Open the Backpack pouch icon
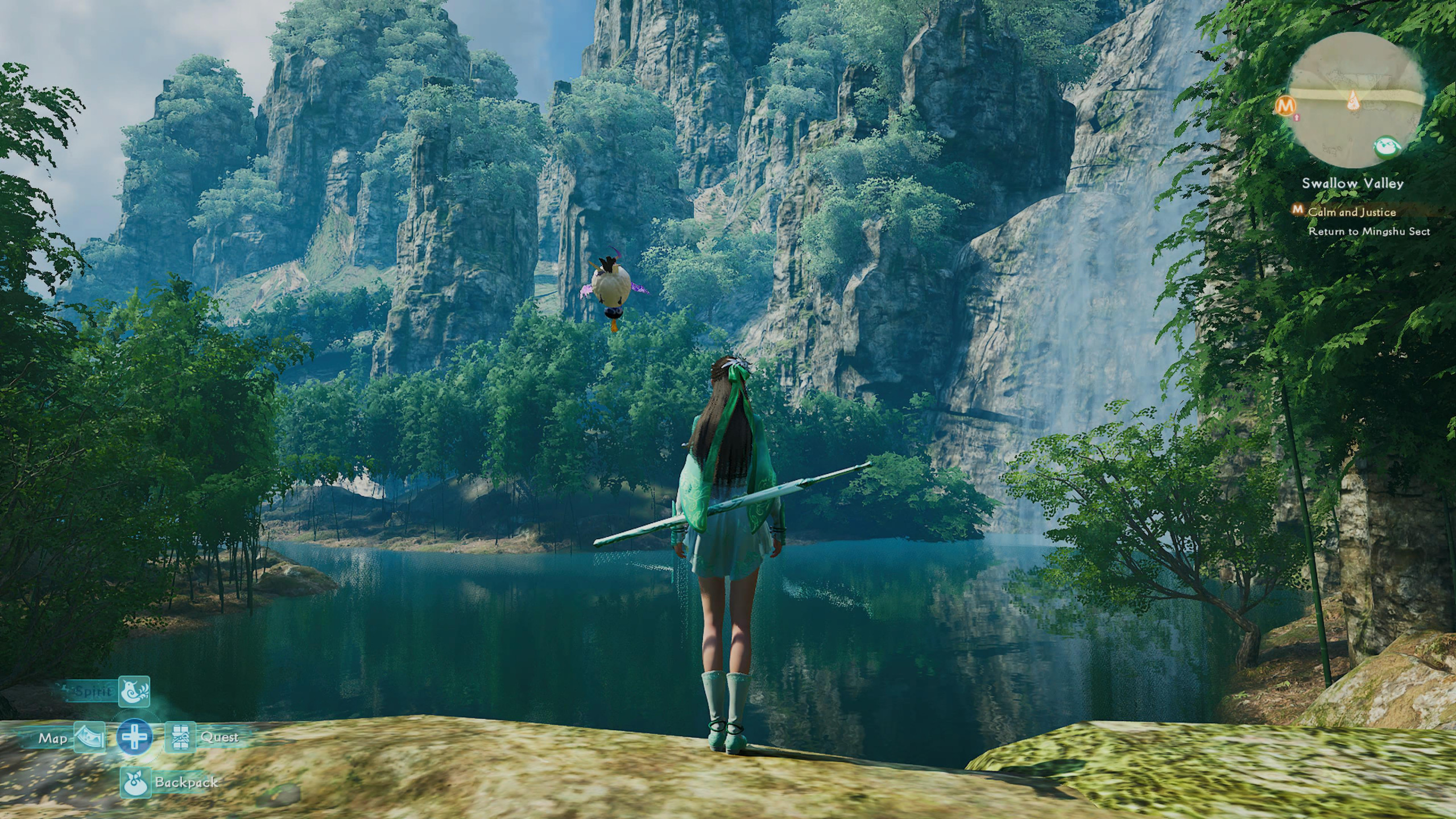The image size is (1456, 819). coord(135,782)
